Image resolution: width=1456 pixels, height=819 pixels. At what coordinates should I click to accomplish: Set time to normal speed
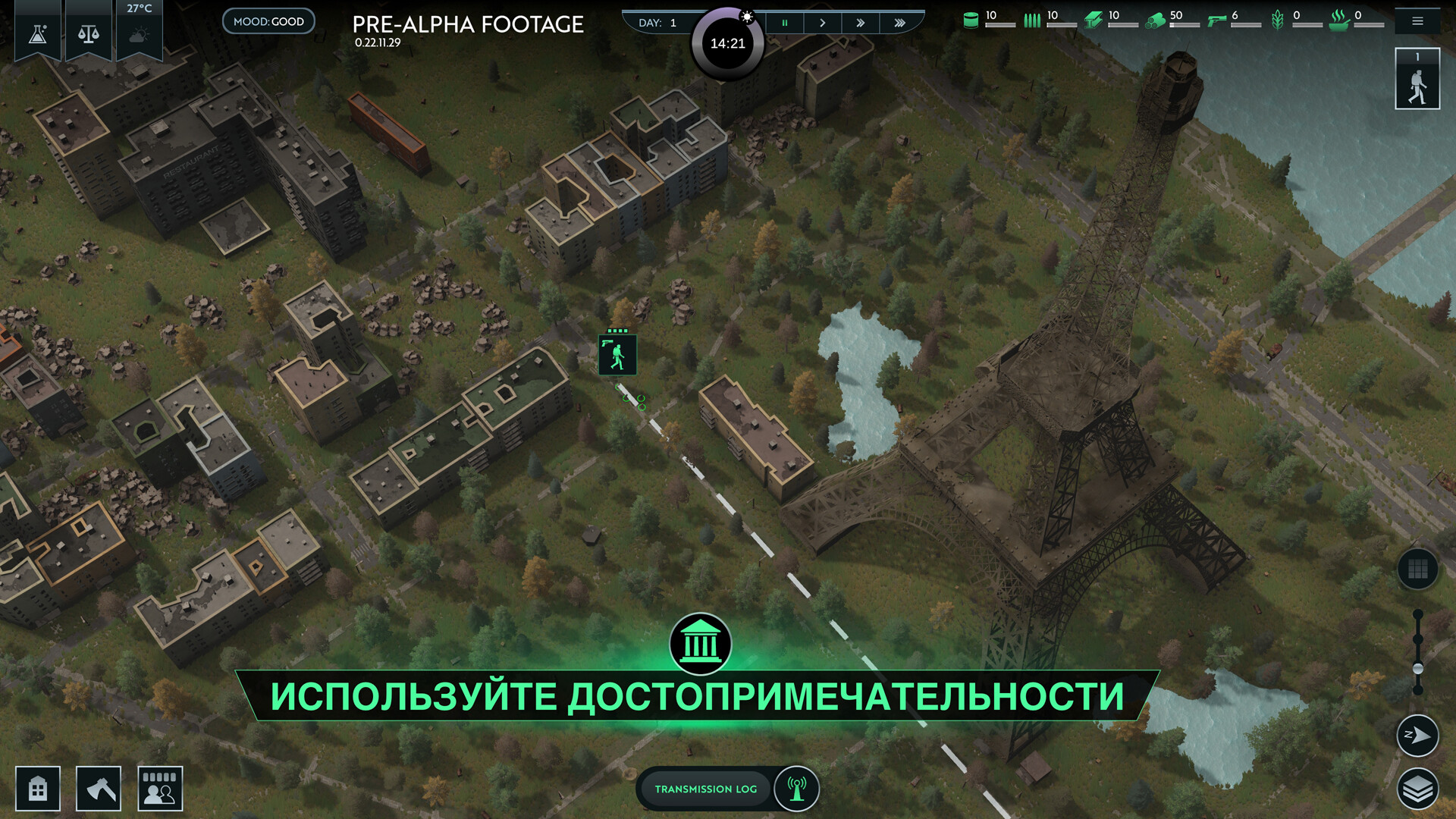pyautogui.click(x=823, y=23)
